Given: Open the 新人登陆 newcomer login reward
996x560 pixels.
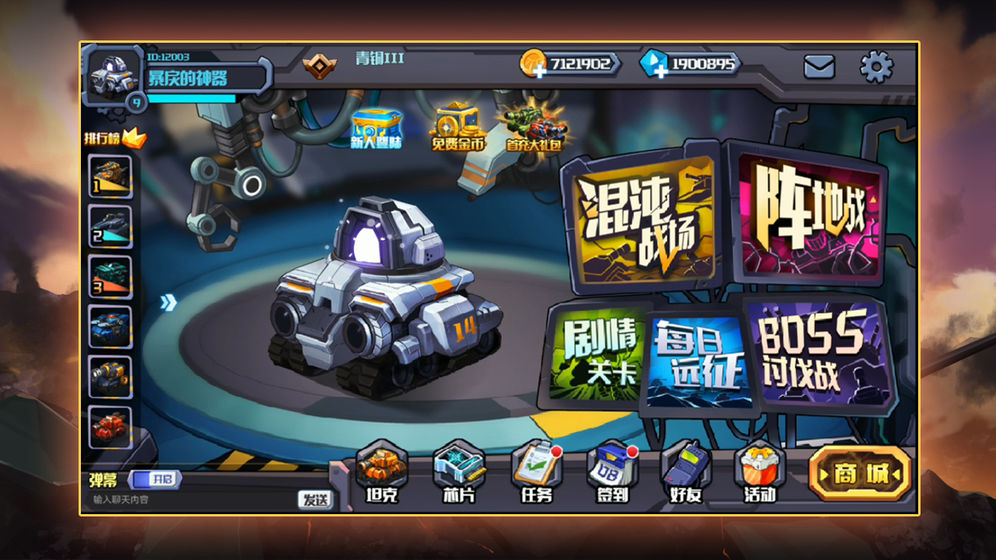Looking at the screenshot, I should click(x=377, y=127).
